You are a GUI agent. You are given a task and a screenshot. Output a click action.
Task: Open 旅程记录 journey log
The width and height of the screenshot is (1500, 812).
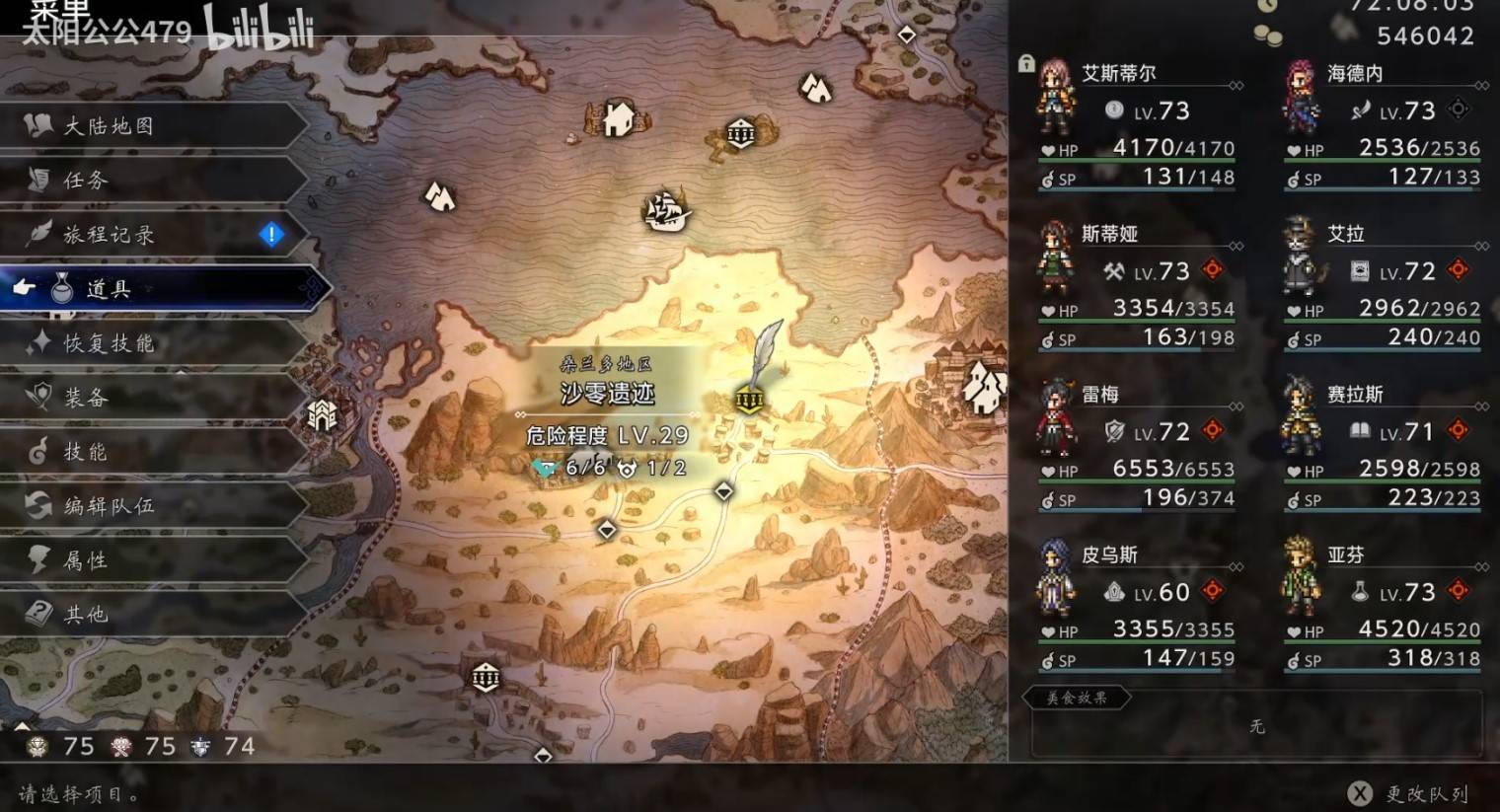[x=109, y=235]
